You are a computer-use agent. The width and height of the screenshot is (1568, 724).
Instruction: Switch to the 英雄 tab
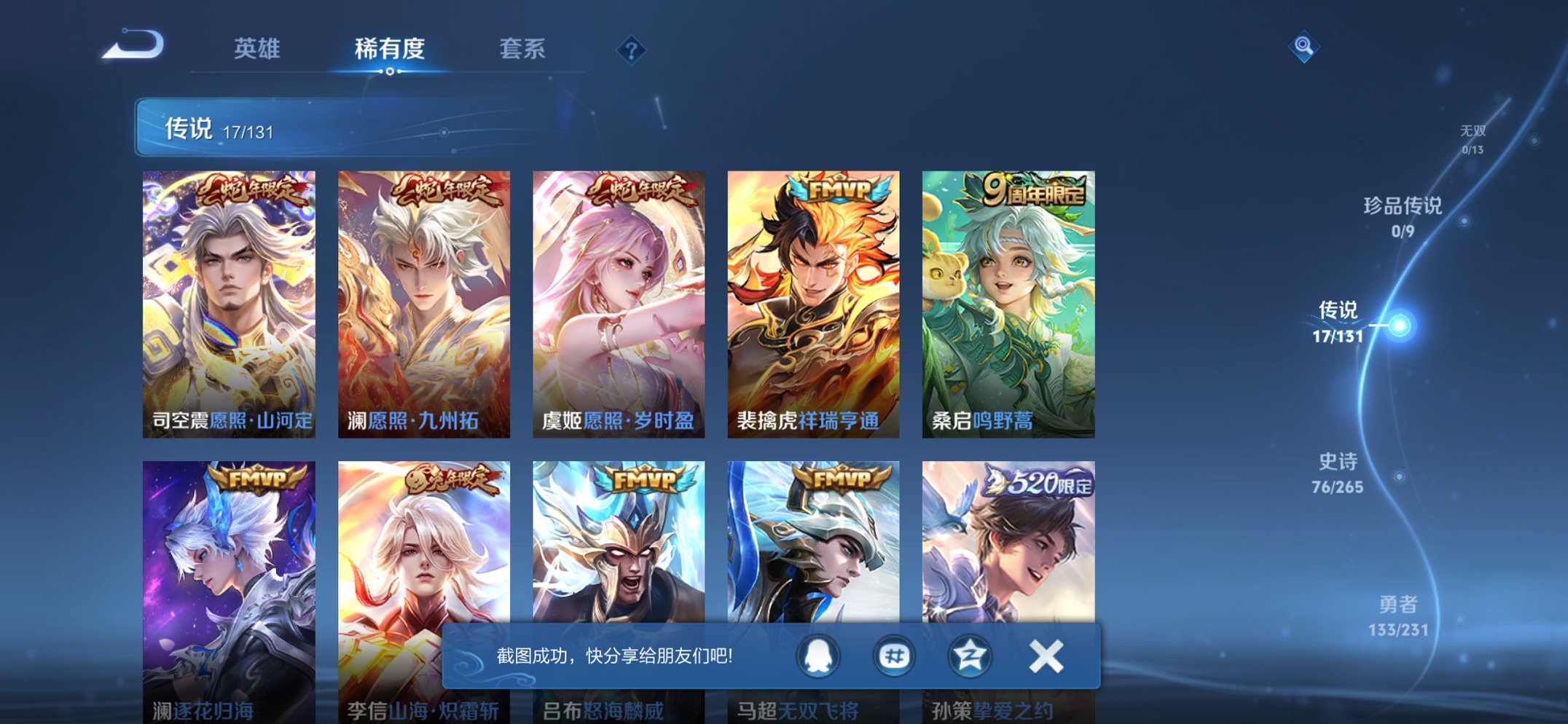tap(256, 50)
